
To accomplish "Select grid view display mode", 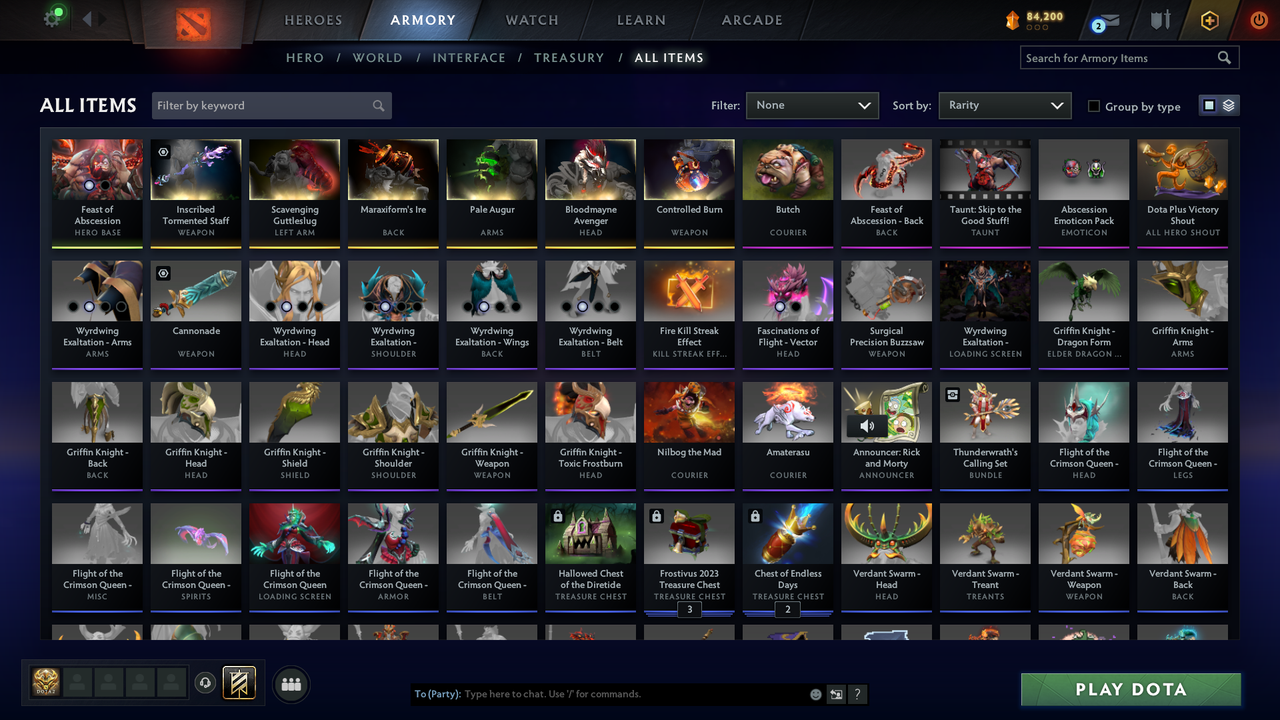I will pyautogui.click(x=1211, y=104).
